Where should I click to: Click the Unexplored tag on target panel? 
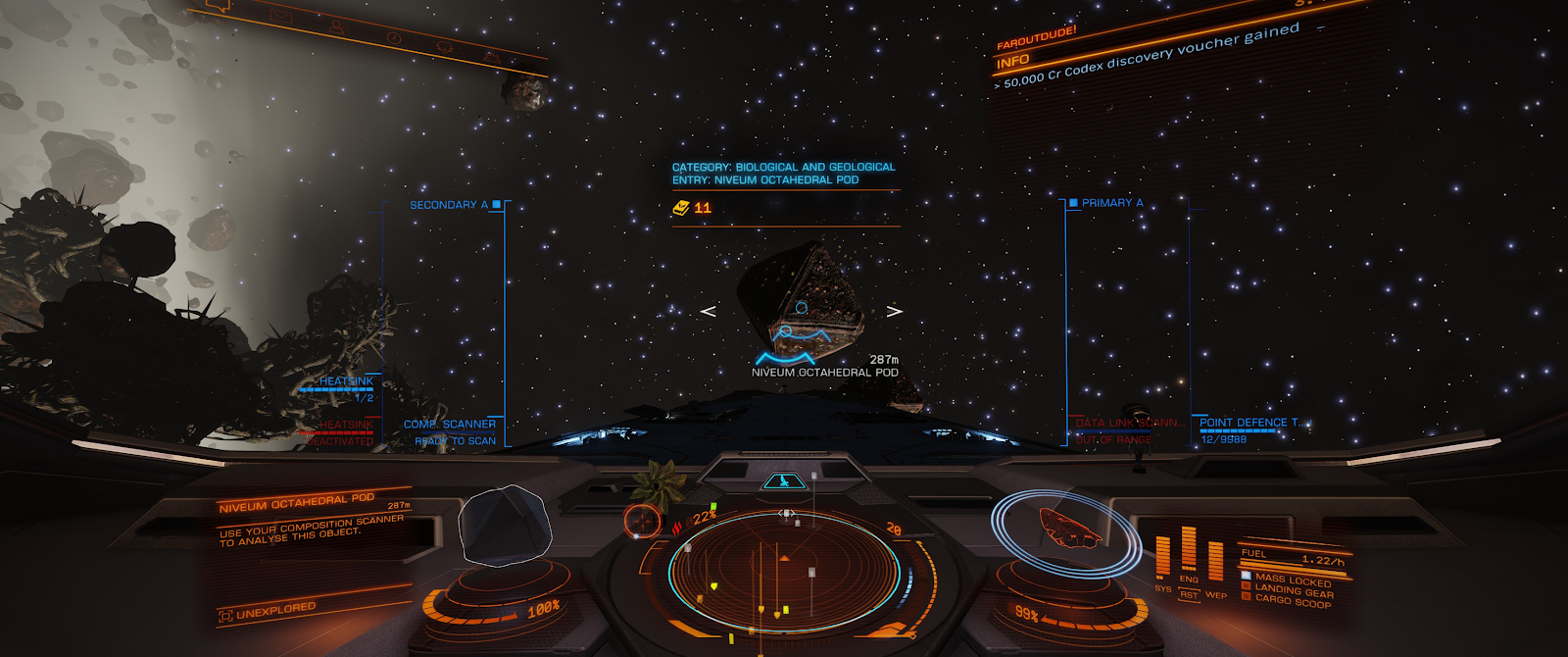(x=268, y=612)
